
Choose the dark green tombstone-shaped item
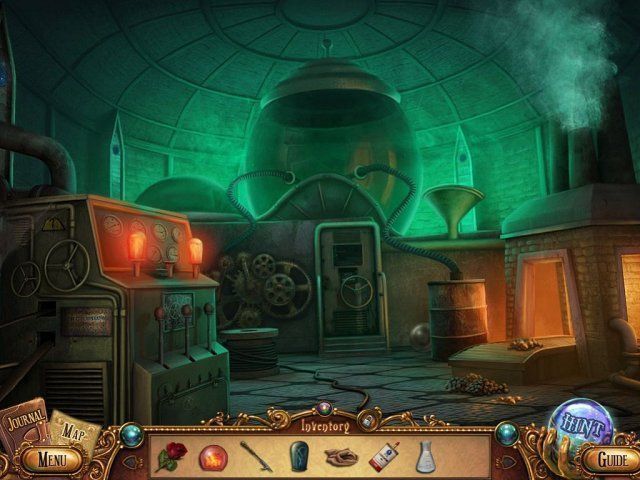pyautogui.click(x=295, y=456)
